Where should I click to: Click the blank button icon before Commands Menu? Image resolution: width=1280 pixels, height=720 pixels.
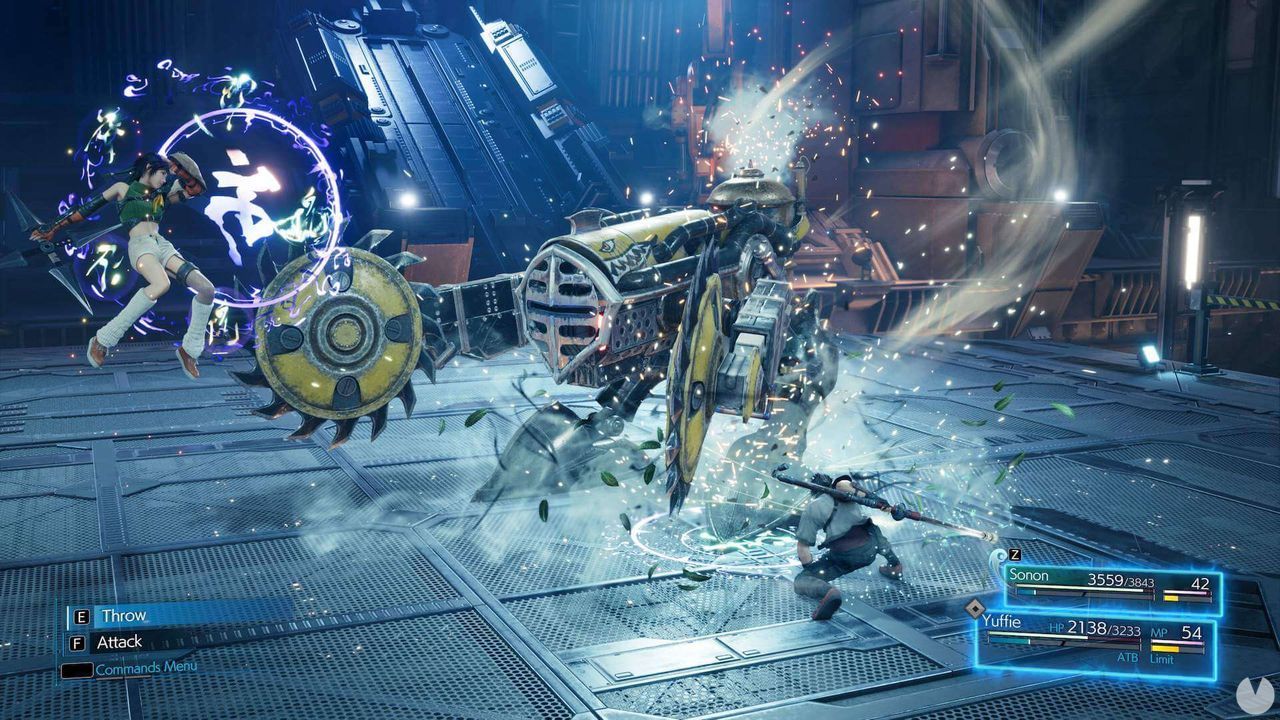pos(77,668)
